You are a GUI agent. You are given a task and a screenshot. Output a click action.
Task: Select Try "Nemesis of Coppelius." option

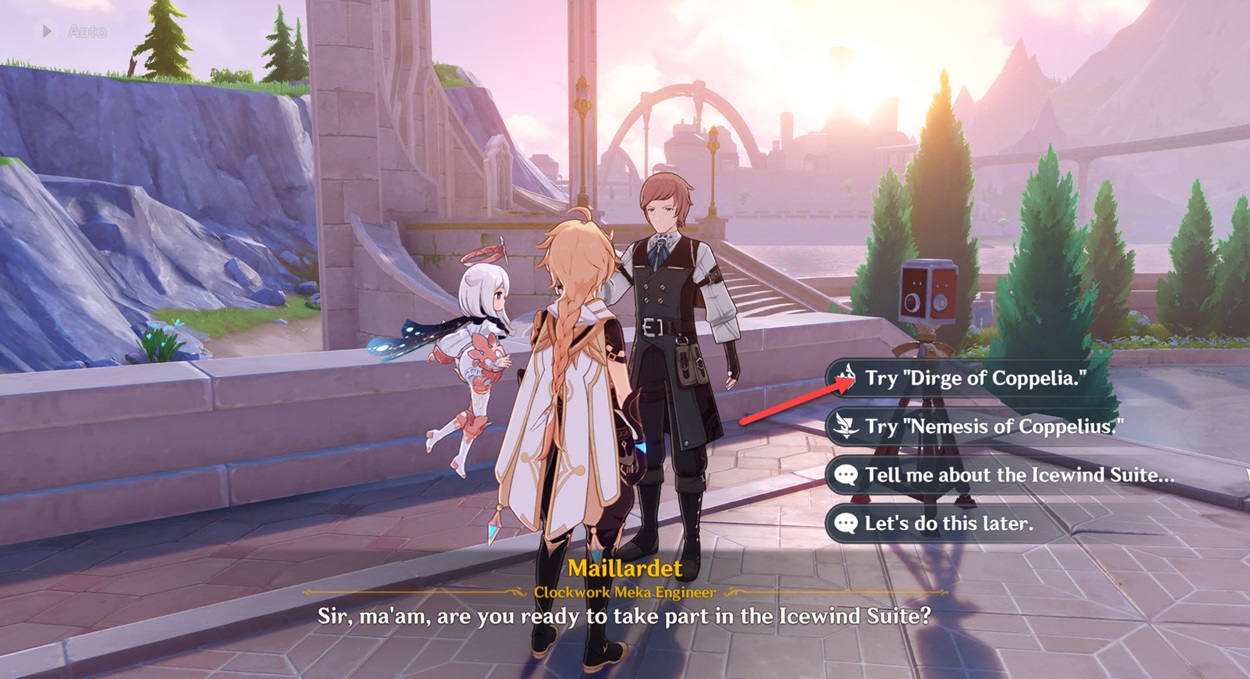[993, 427]
